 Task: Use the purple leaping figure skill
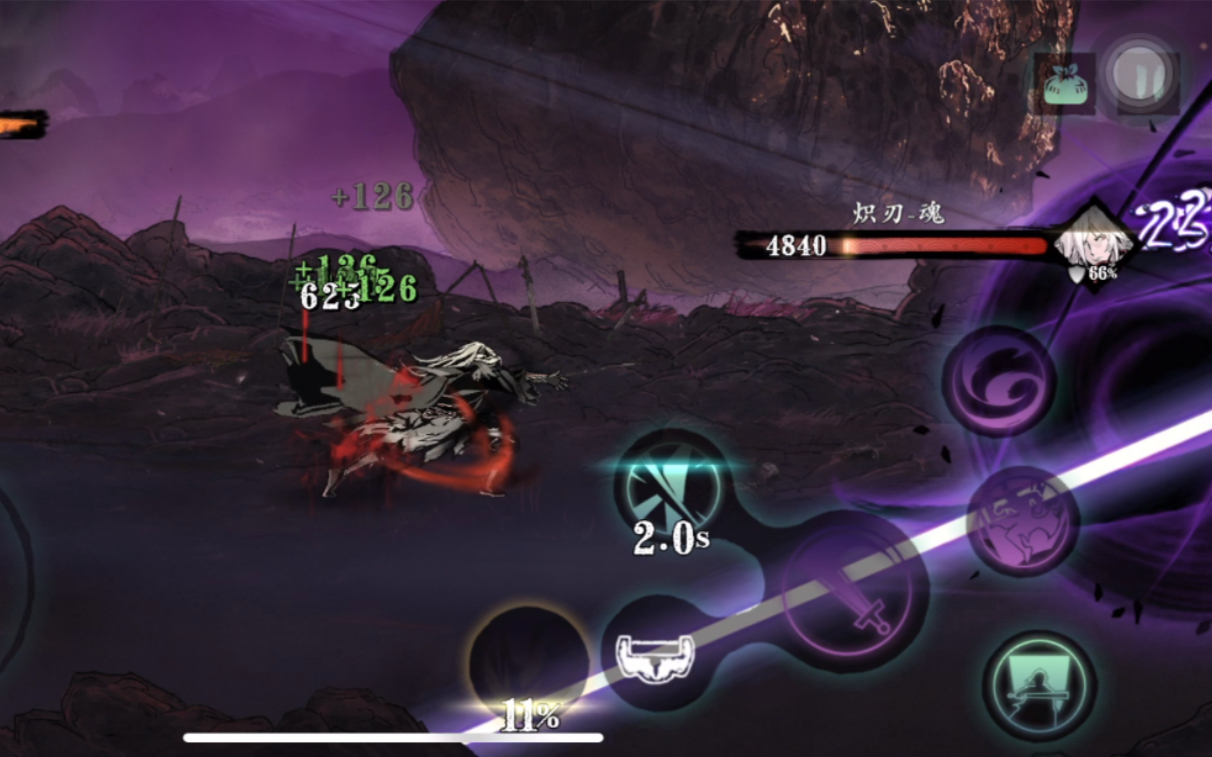[x=1023, y=520]
